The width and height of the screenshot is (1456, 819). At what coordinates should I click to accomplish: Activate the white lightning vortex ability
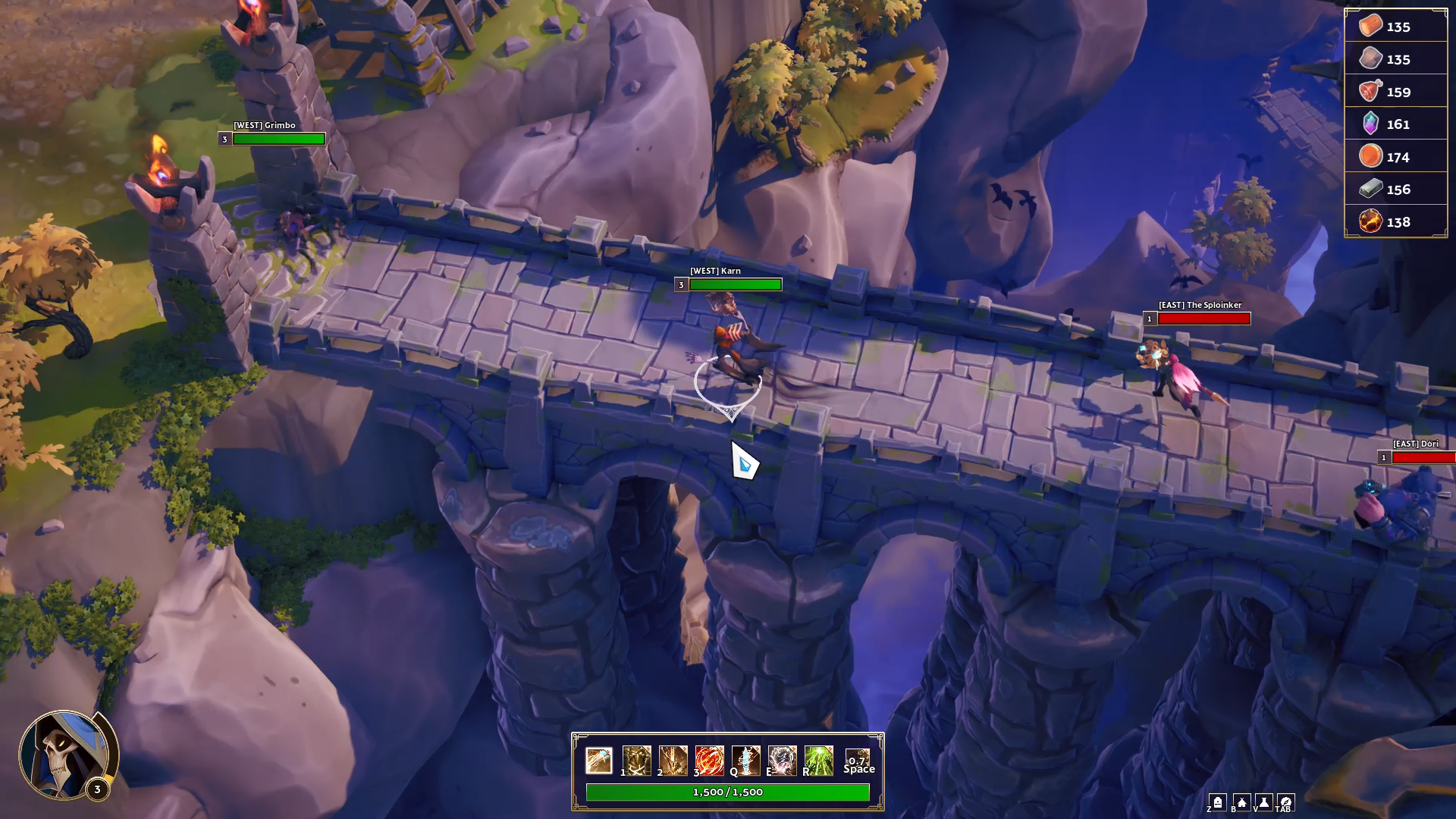click(782, 760)
